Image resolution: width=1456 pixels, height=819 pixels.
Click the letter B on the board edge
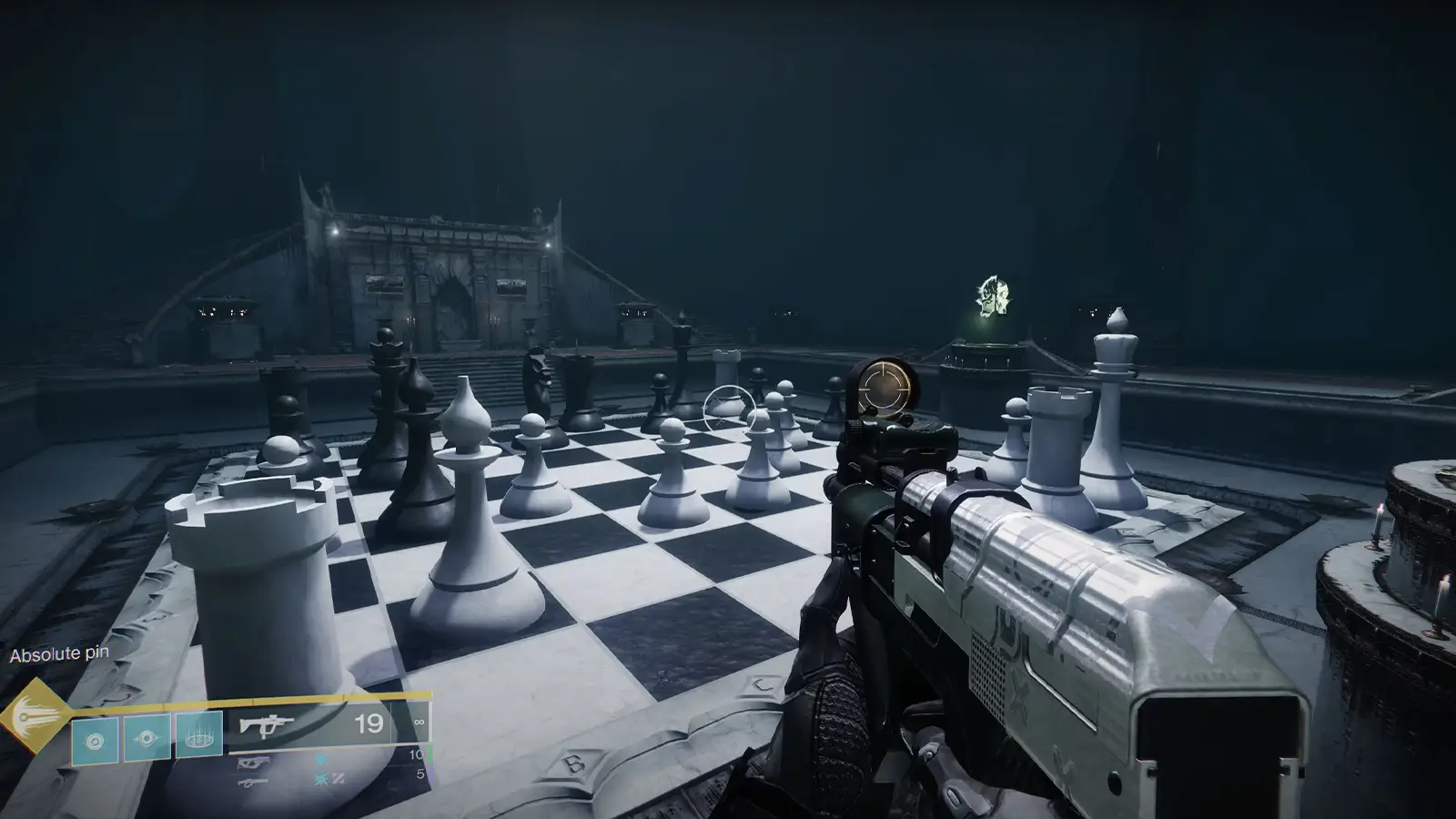coord(574,764)
